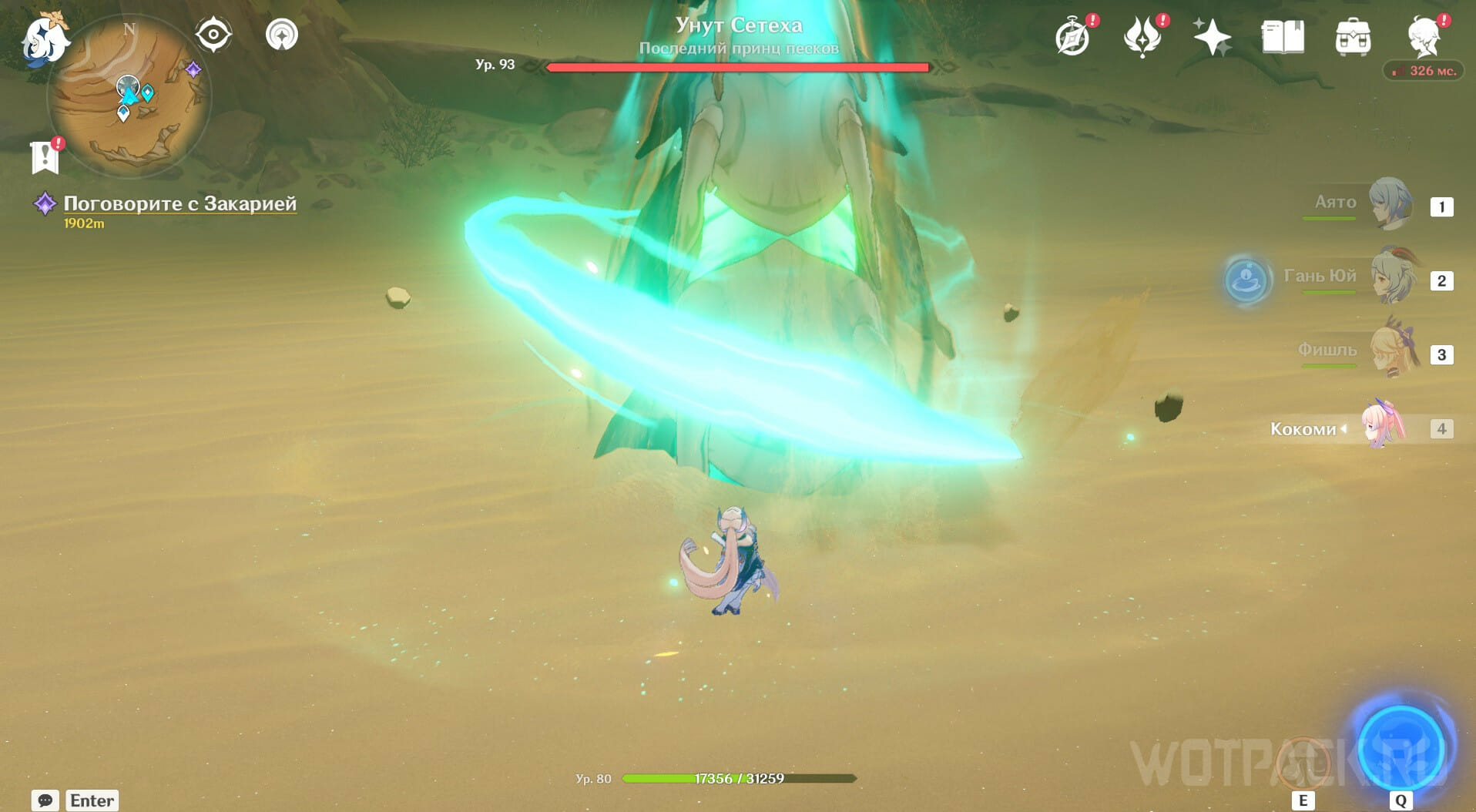Open the Wish star icon
Viewport: 1476px width, 812px height.
pyautogui.click(x=1212, y=37)
